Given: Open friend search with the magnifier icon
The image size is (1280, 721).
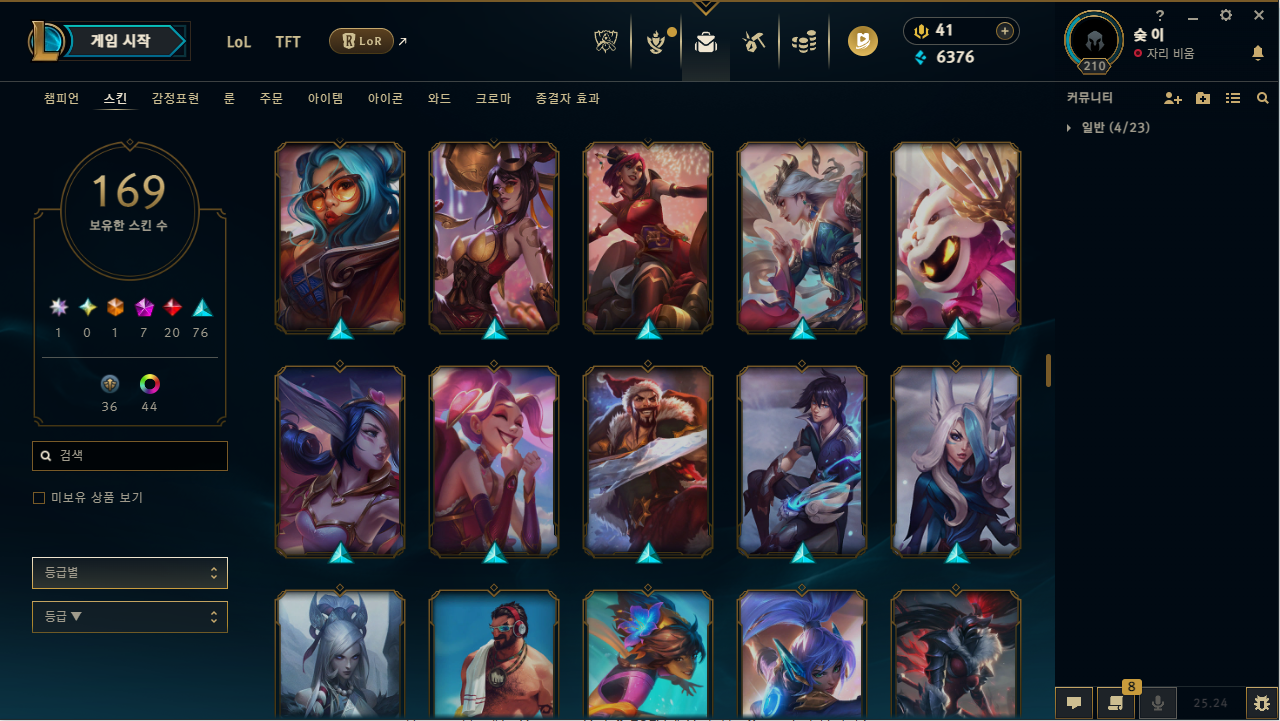Looking at the screenshot, I should click(x=1262, y=98).
